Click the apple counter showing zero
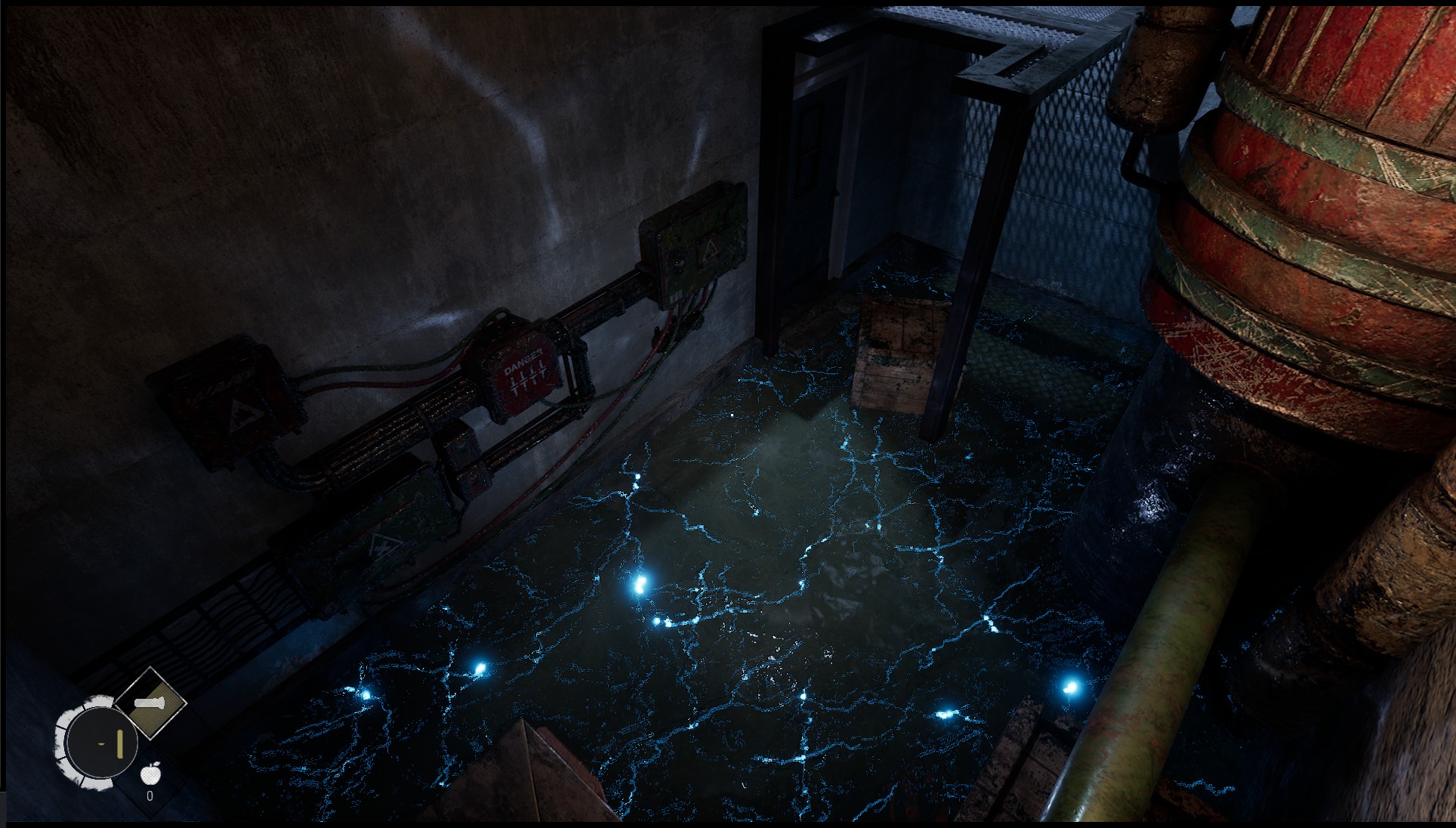The image size is (1456, 828). (x=150, y=797)
